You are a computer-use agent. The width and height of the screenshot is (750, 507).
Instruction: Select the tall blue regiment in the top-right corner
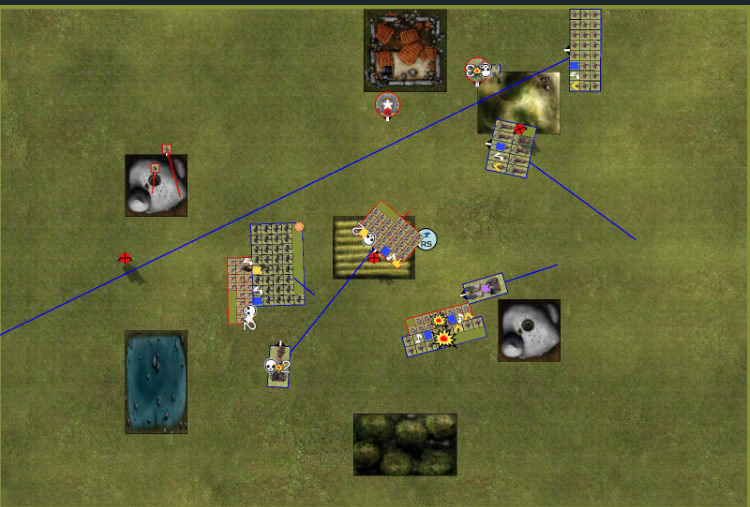[x=585, y=50]
